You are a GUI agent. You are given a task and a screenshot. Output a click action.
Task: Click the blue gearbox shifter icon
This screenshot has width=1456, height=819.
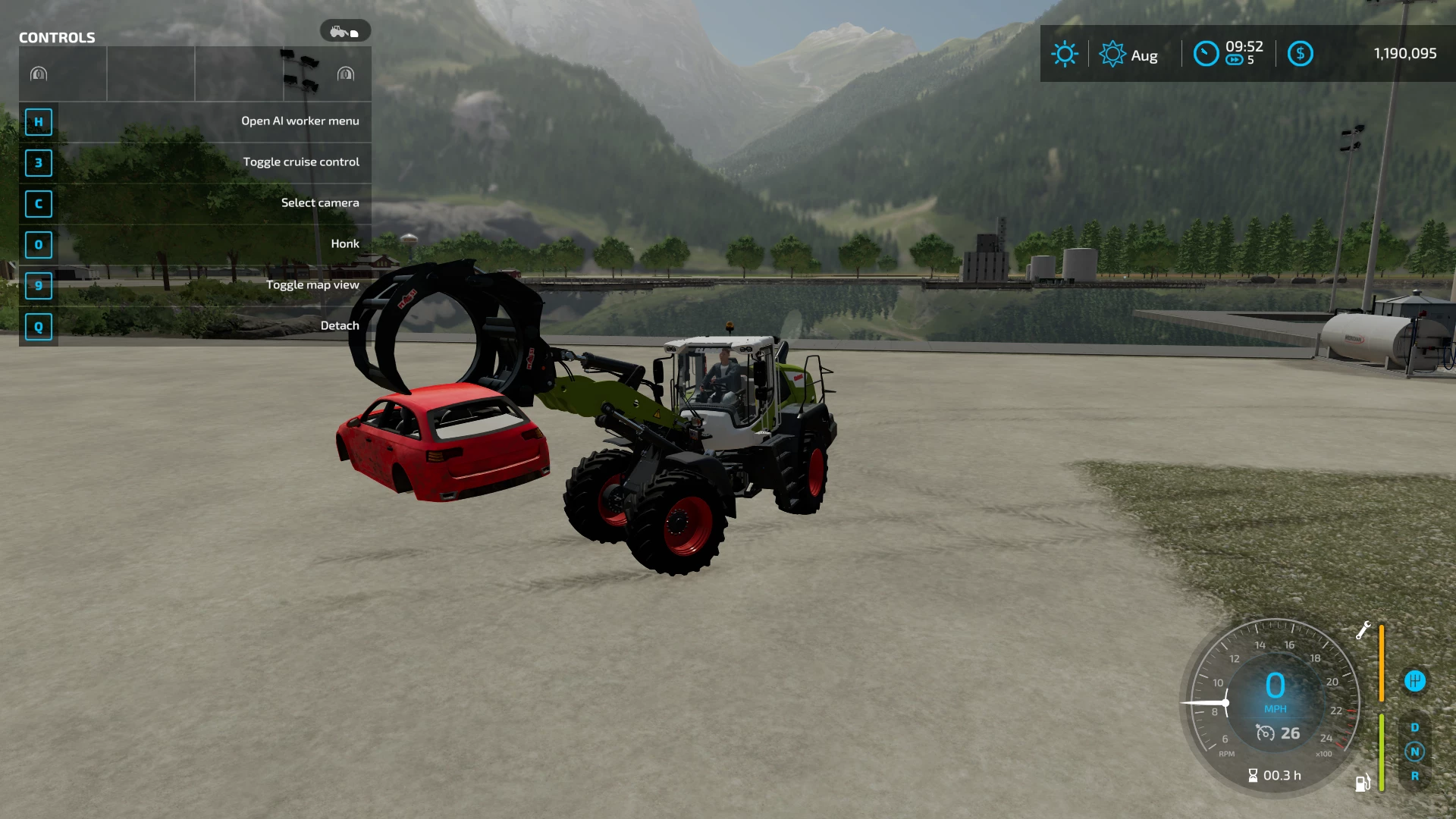point(1414,681)
